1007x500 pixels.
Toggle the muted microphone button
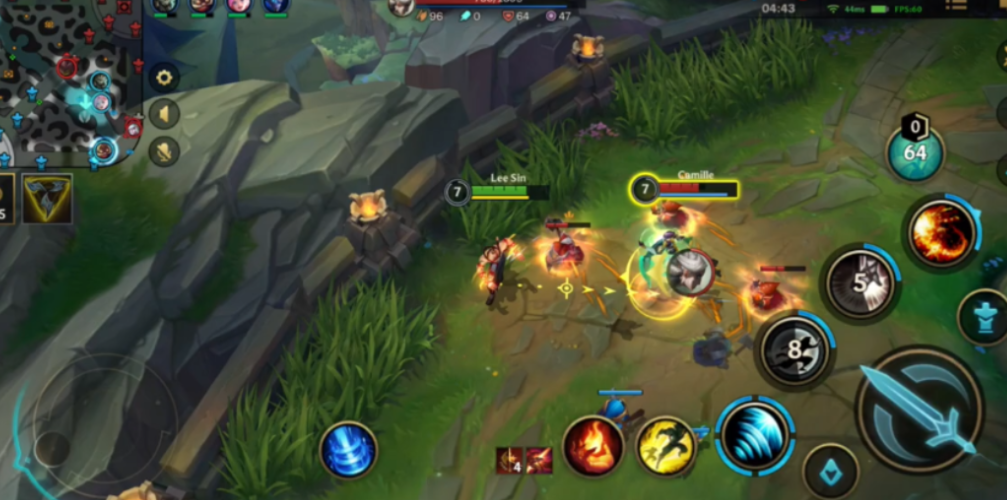164,151
